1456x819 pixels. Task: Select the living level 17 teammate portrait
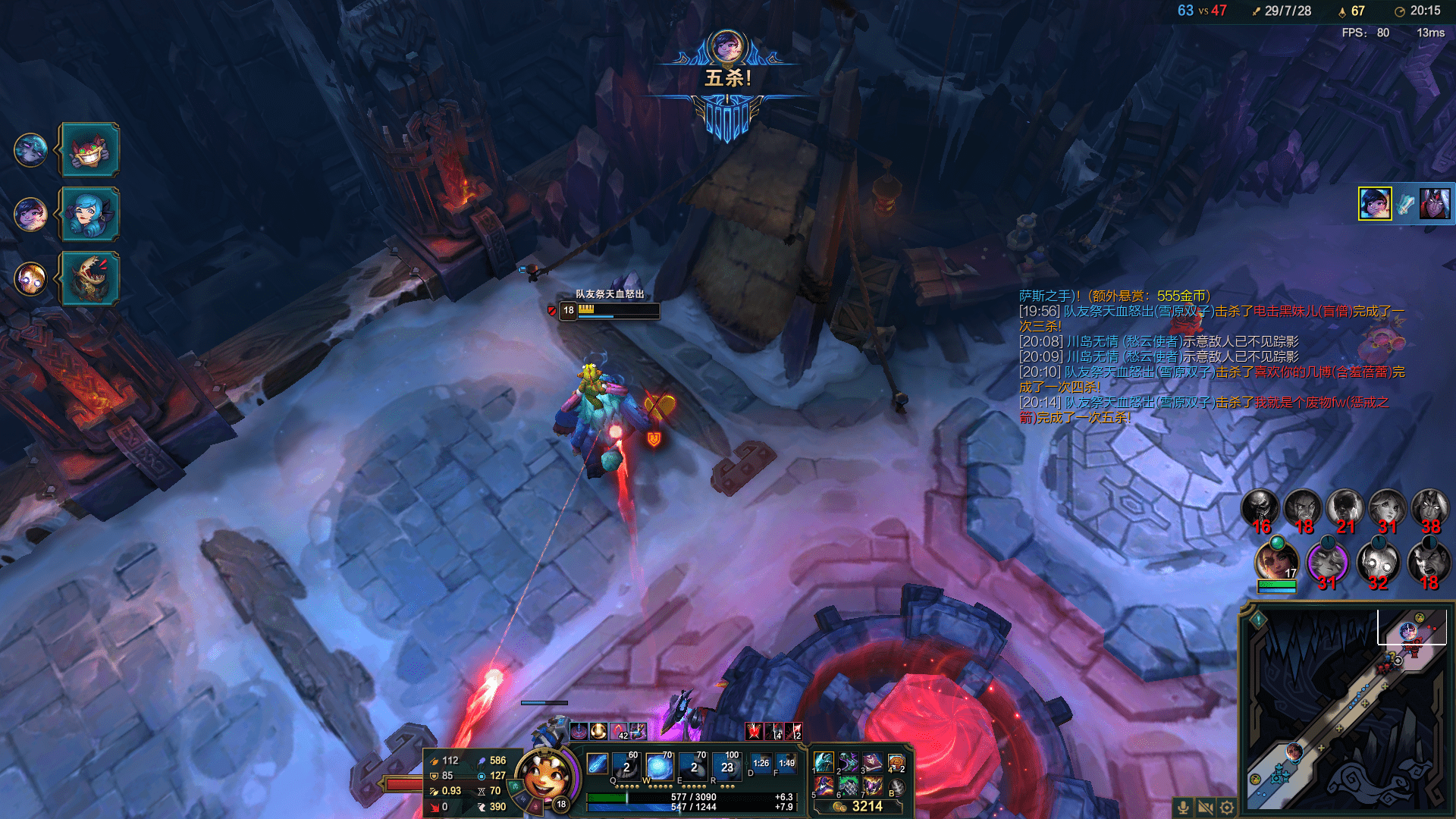tap(1276, 561)
